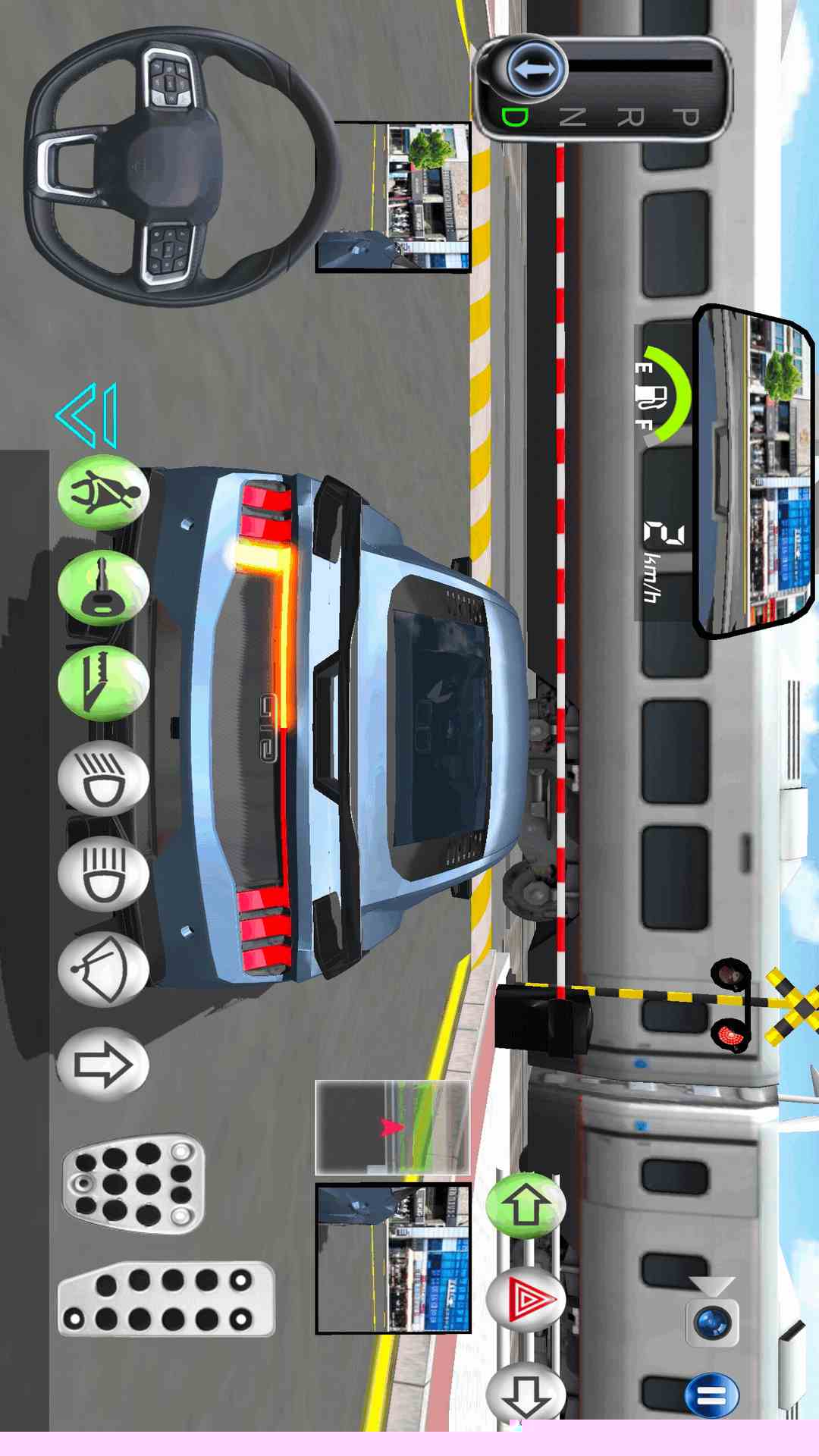Release the handbrake lever button

coord(103,683)
